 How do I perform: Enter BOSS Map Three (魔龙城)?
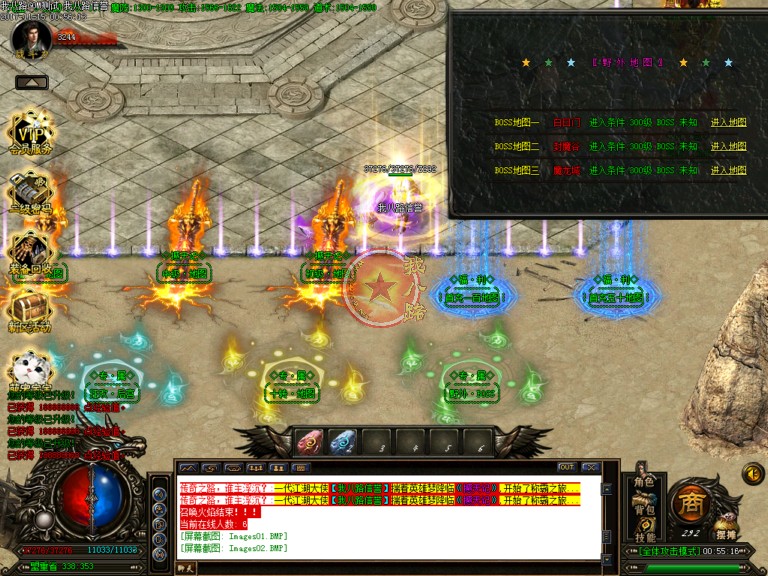click(x=728, y=170)
